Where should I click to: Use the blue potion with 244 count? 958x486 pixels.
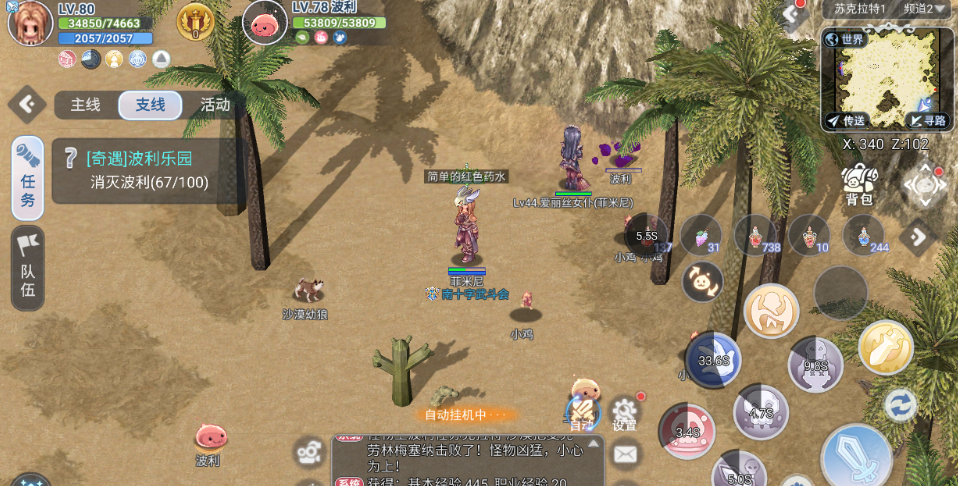pos(863,235)
